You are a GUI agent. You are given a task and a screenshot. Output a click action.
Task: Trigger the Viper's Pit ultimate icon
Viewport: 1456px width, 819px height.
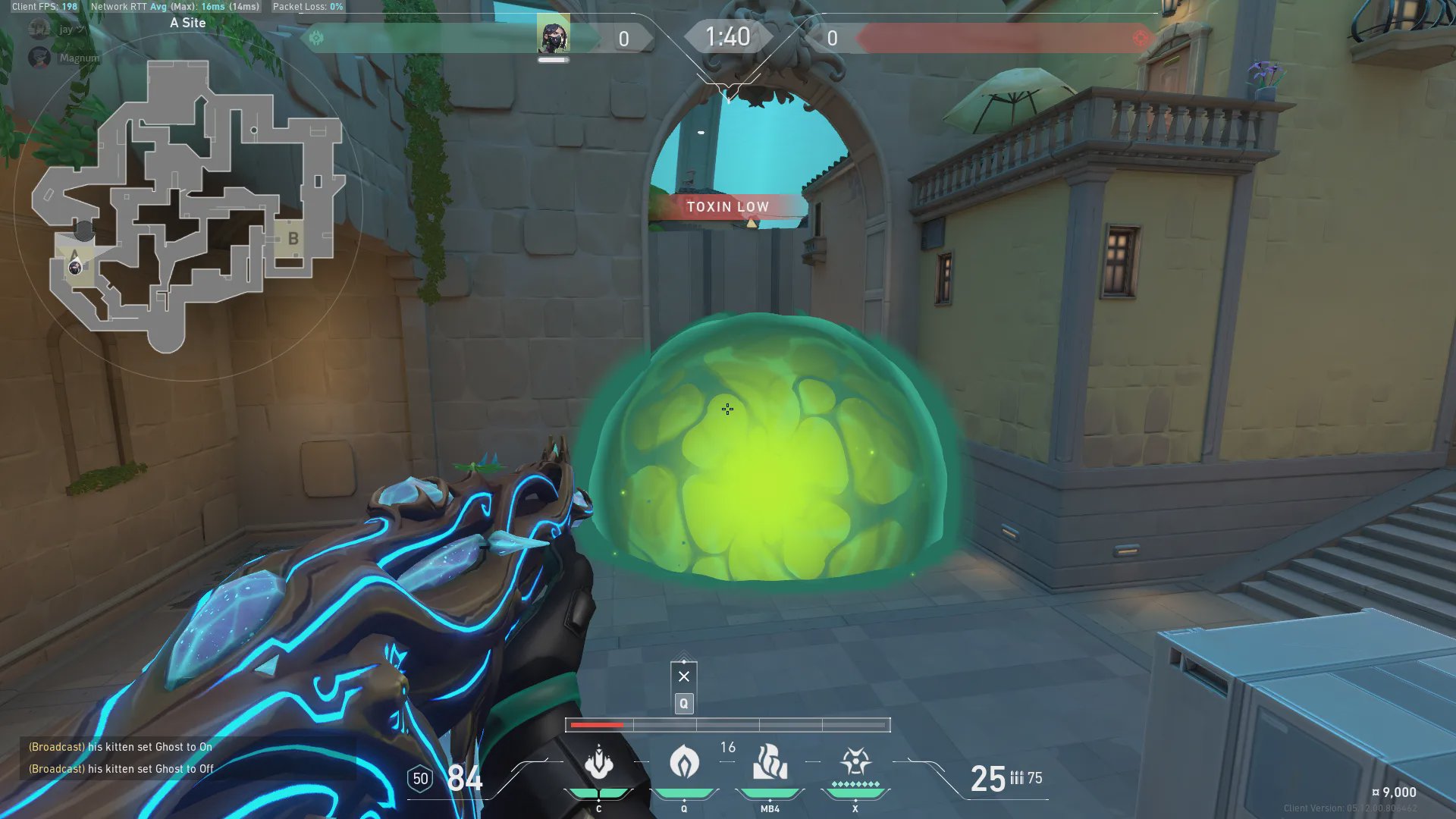(x=855, y=761)
